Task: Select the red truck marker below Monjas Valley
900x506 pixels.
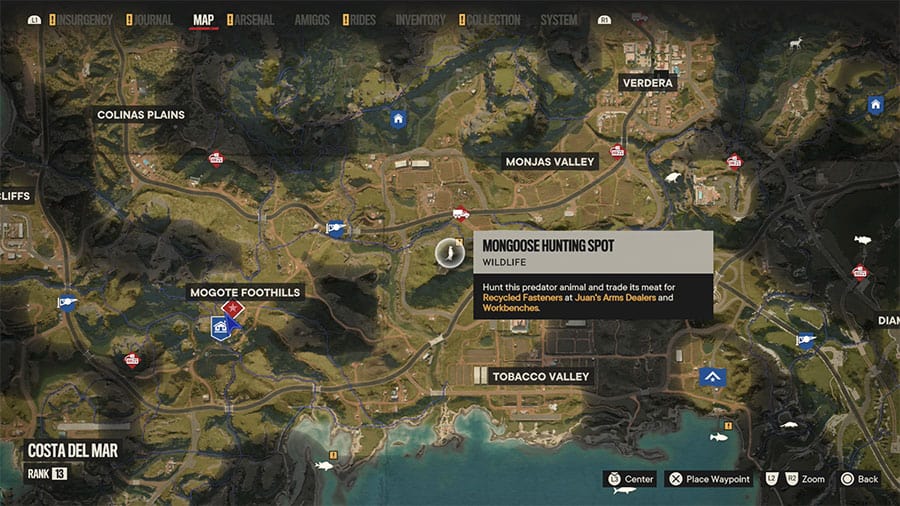Action: pyautogui.click(x=460, y=212)
